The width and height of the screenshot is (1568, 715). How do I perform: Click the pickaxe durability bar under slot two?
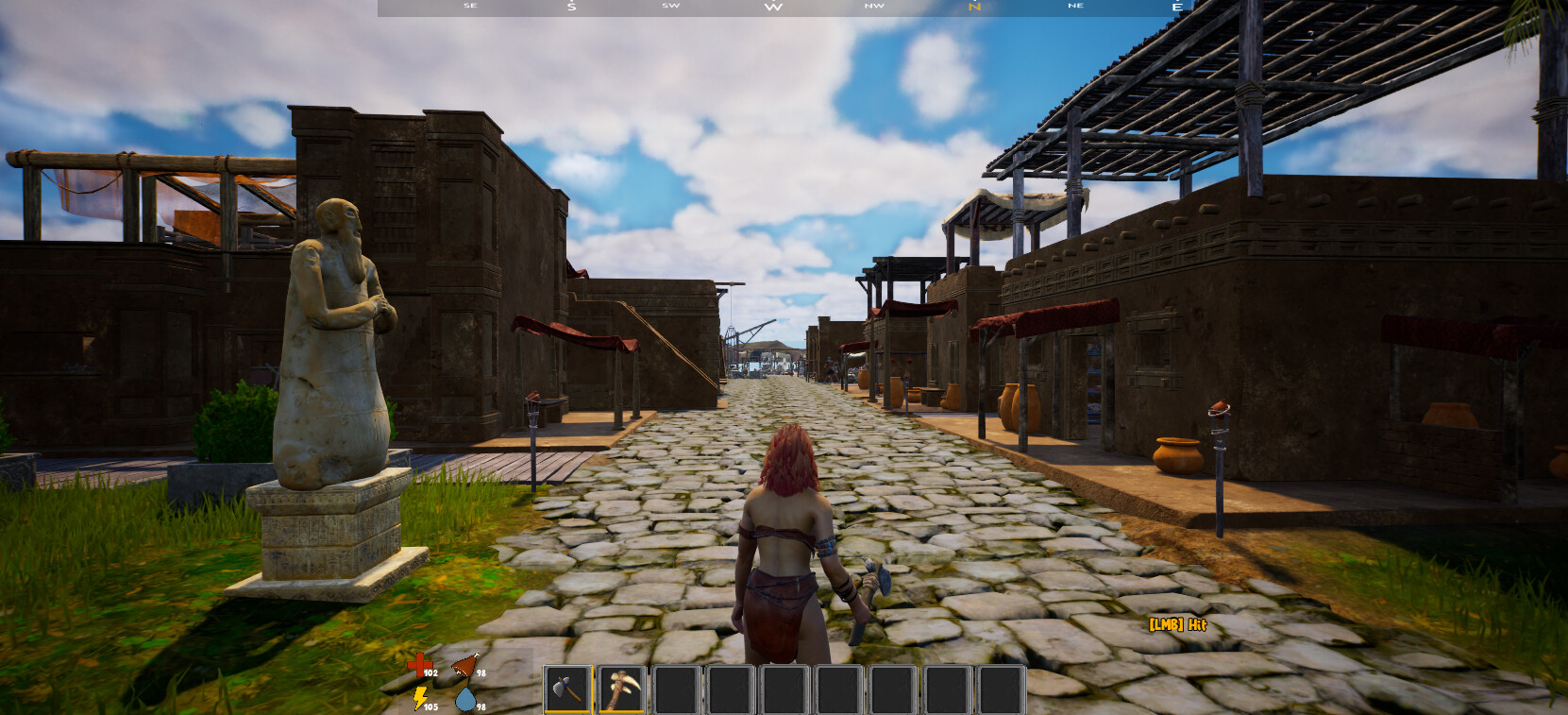point(621,711)
